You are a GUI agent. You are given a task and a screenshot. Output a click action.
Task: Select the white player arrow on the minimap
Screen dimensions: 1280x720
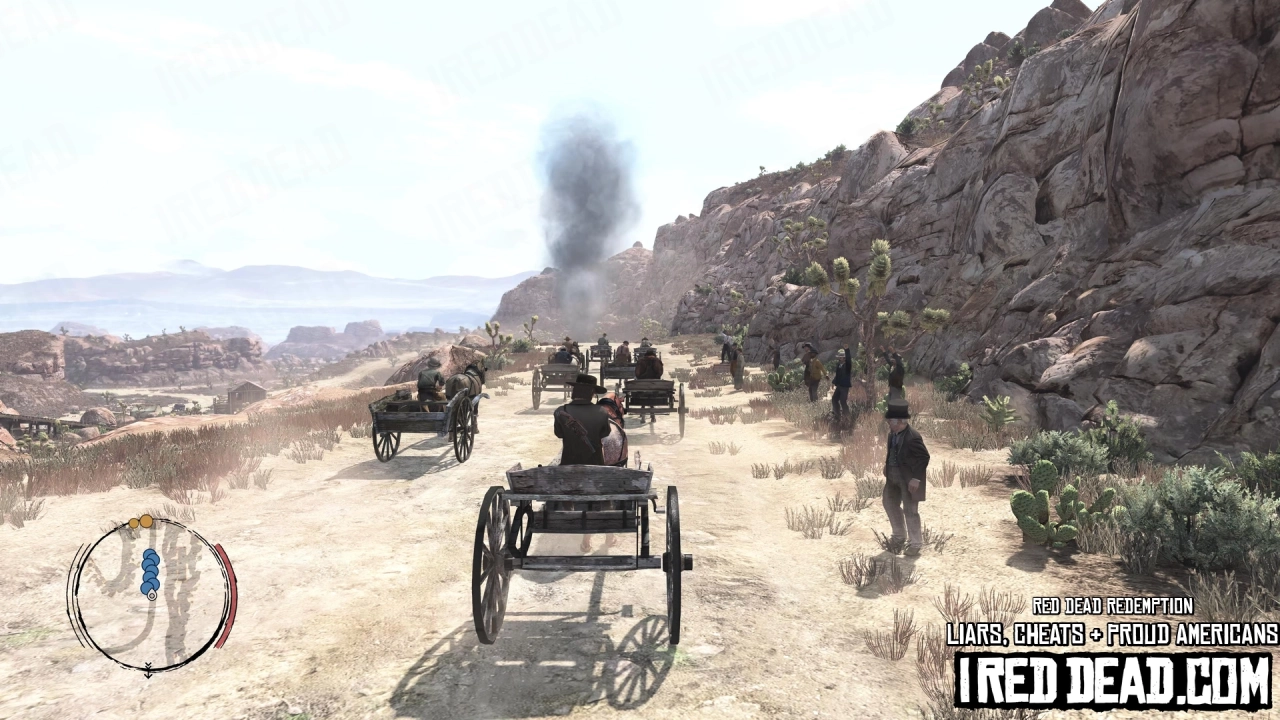coord(152,595)
